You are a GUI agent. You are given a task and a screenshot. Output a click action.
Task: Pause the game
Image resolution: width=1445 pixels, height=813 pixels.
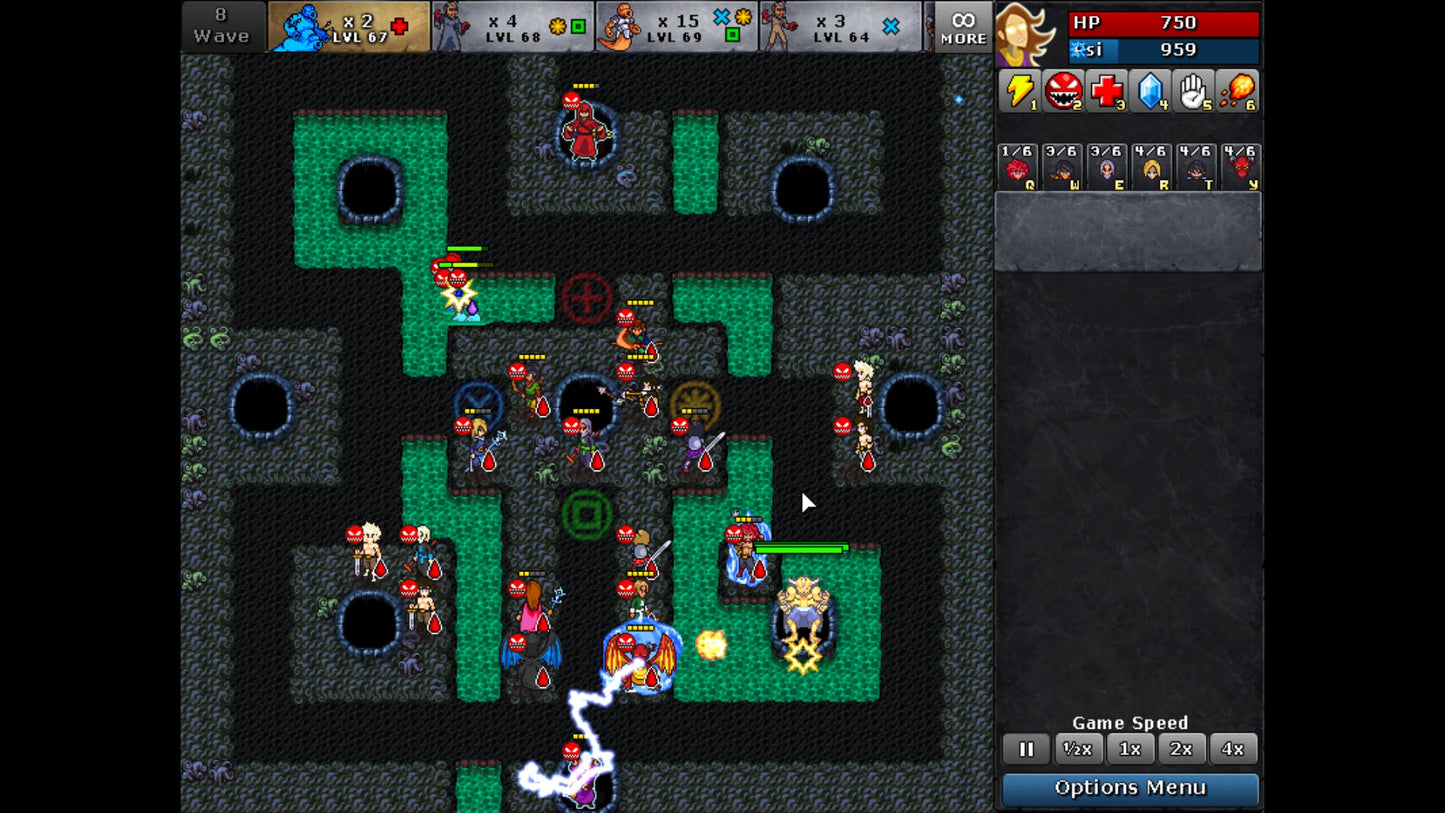pyautogui.click(x=1026, y=749)
